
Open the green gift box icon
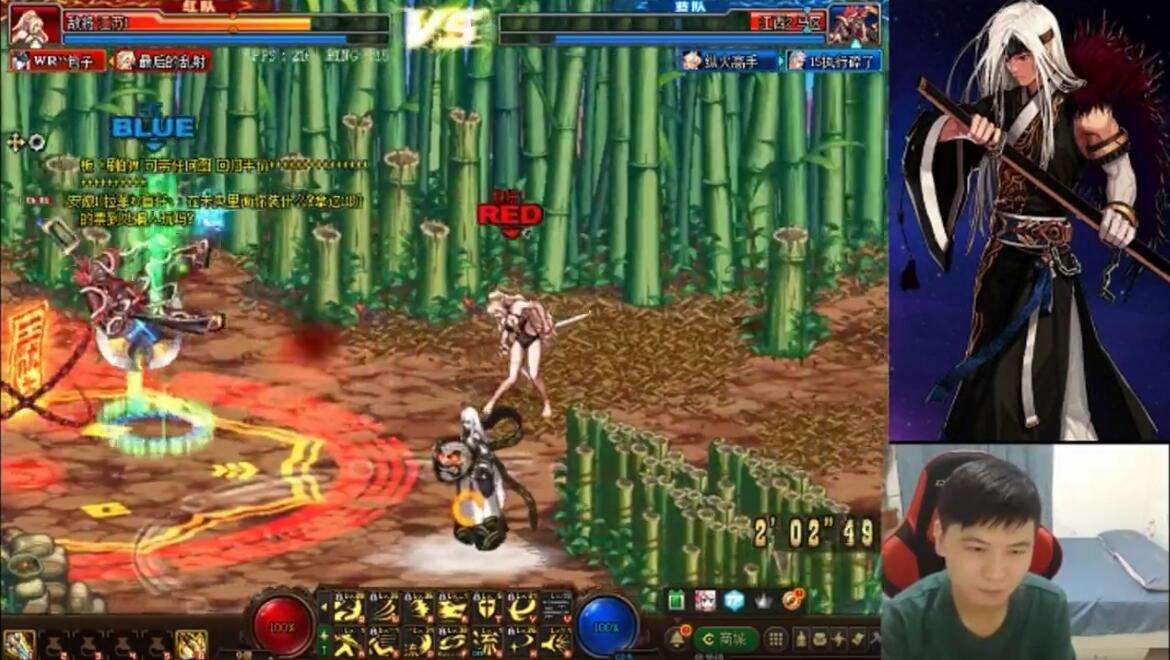tap(676, 600)
